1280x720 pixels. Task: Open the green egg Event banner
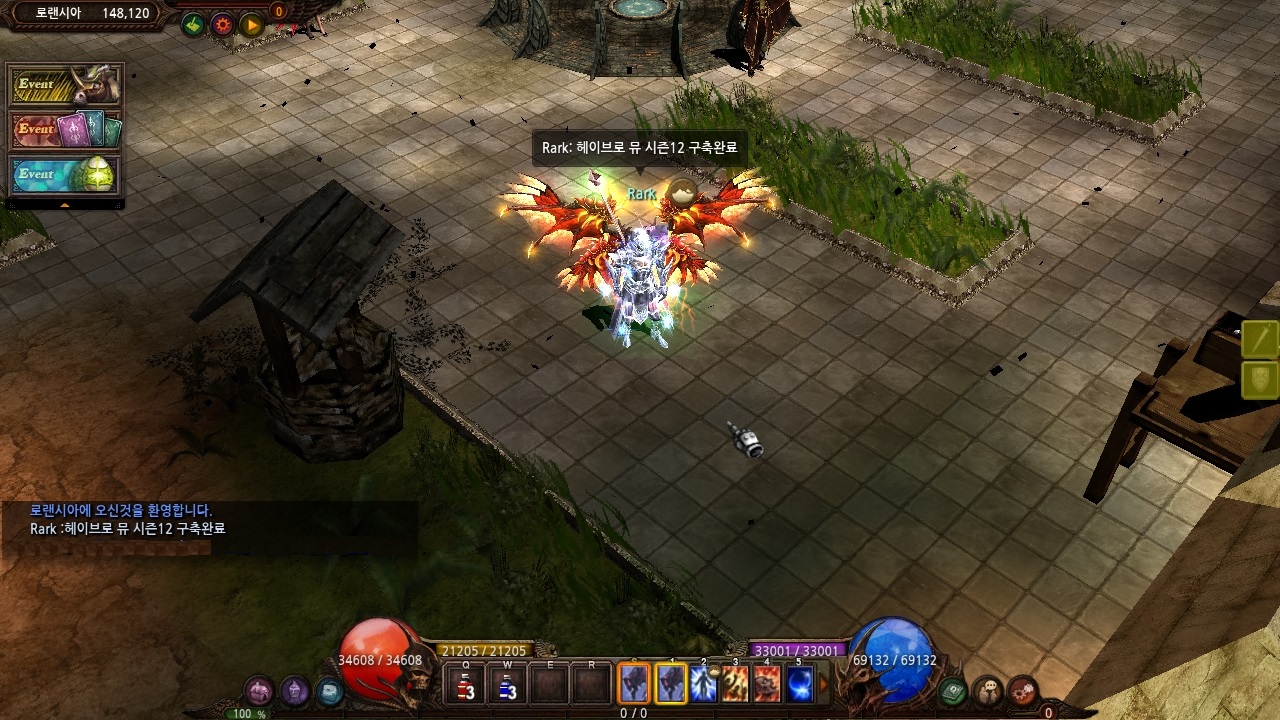pyautogui.click(x=66, y=175)
